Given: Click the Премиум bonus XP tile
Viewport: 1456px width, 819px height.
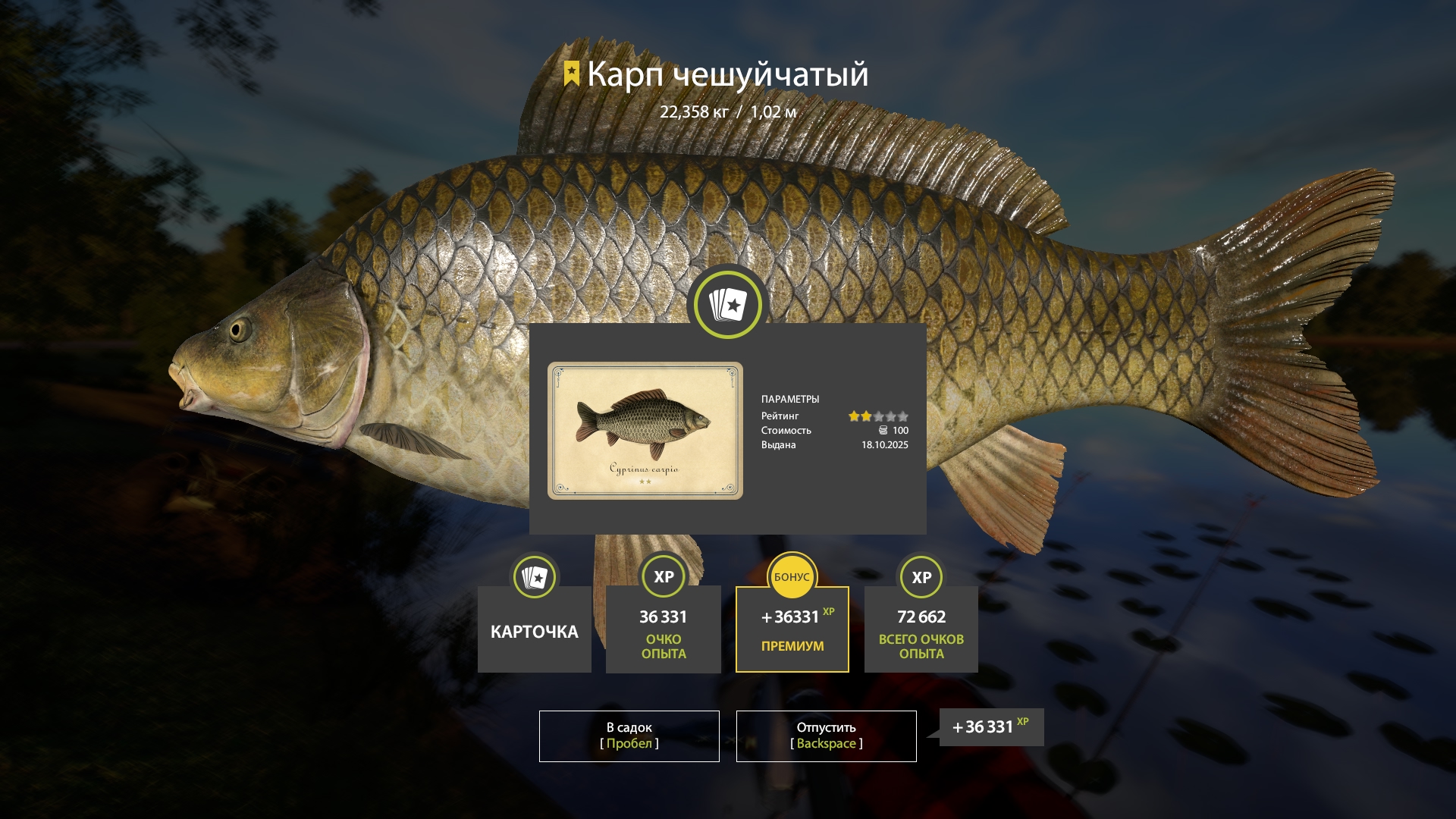Looking at the screenshot, I should point(792,629).
